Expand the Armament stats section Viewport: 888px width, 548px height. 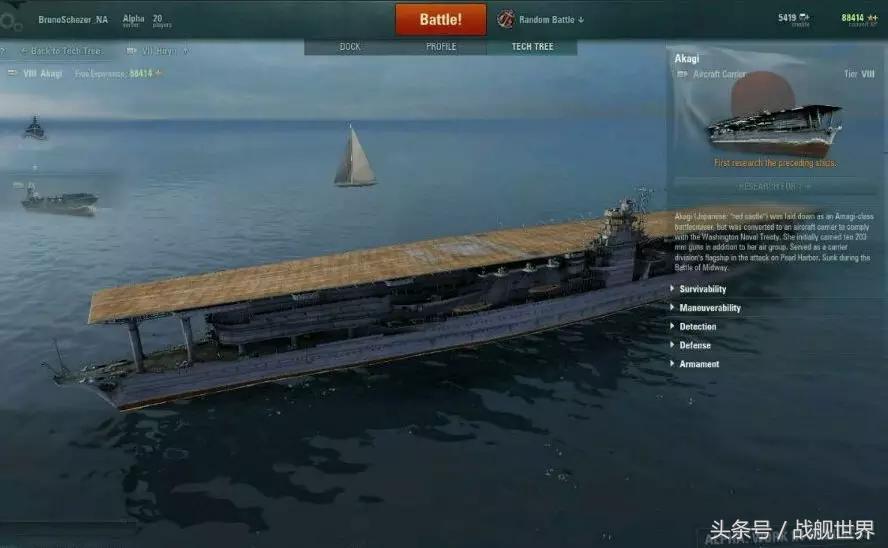(x=699, y=364)
